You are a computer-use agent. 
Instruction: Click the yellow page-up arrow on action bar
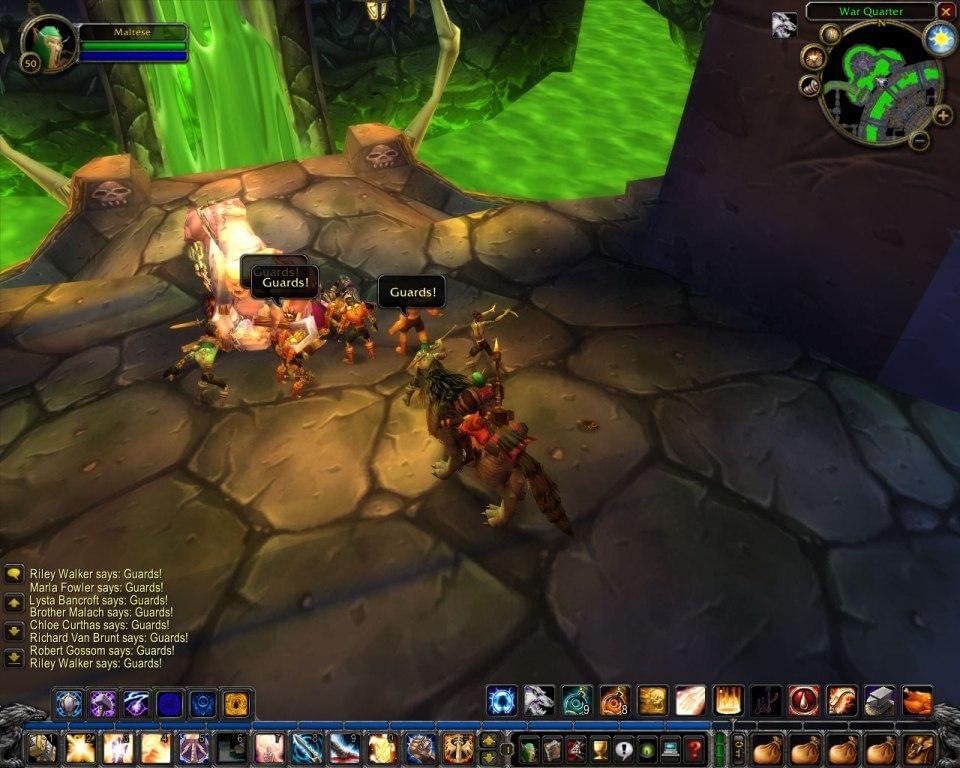(x=489, y=740)
